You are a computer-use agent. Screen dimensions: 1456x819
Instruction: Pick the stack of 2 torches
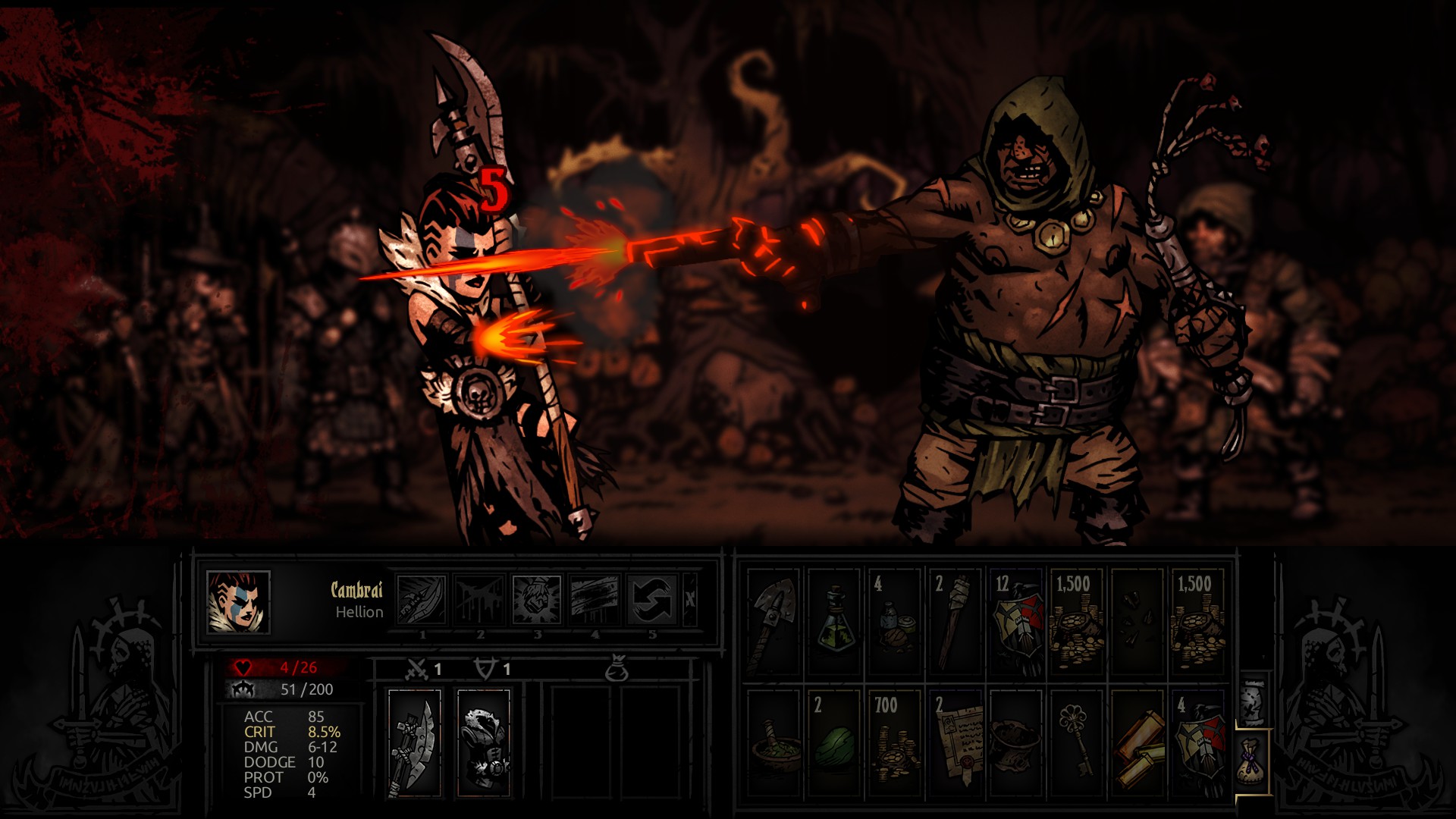pos(955,622)
